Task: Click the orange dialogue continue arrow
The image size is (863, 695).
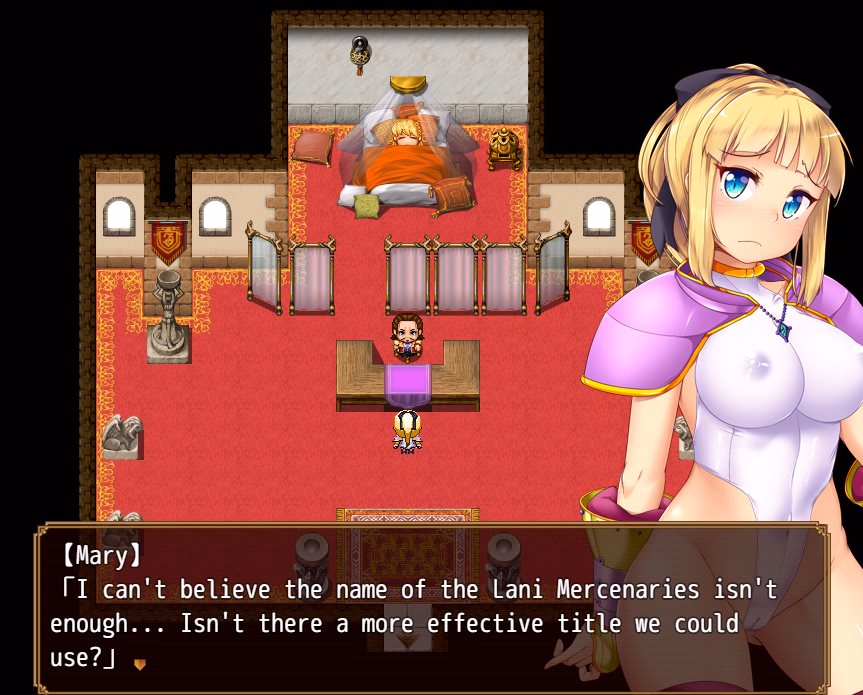Action: coord(140,663)
